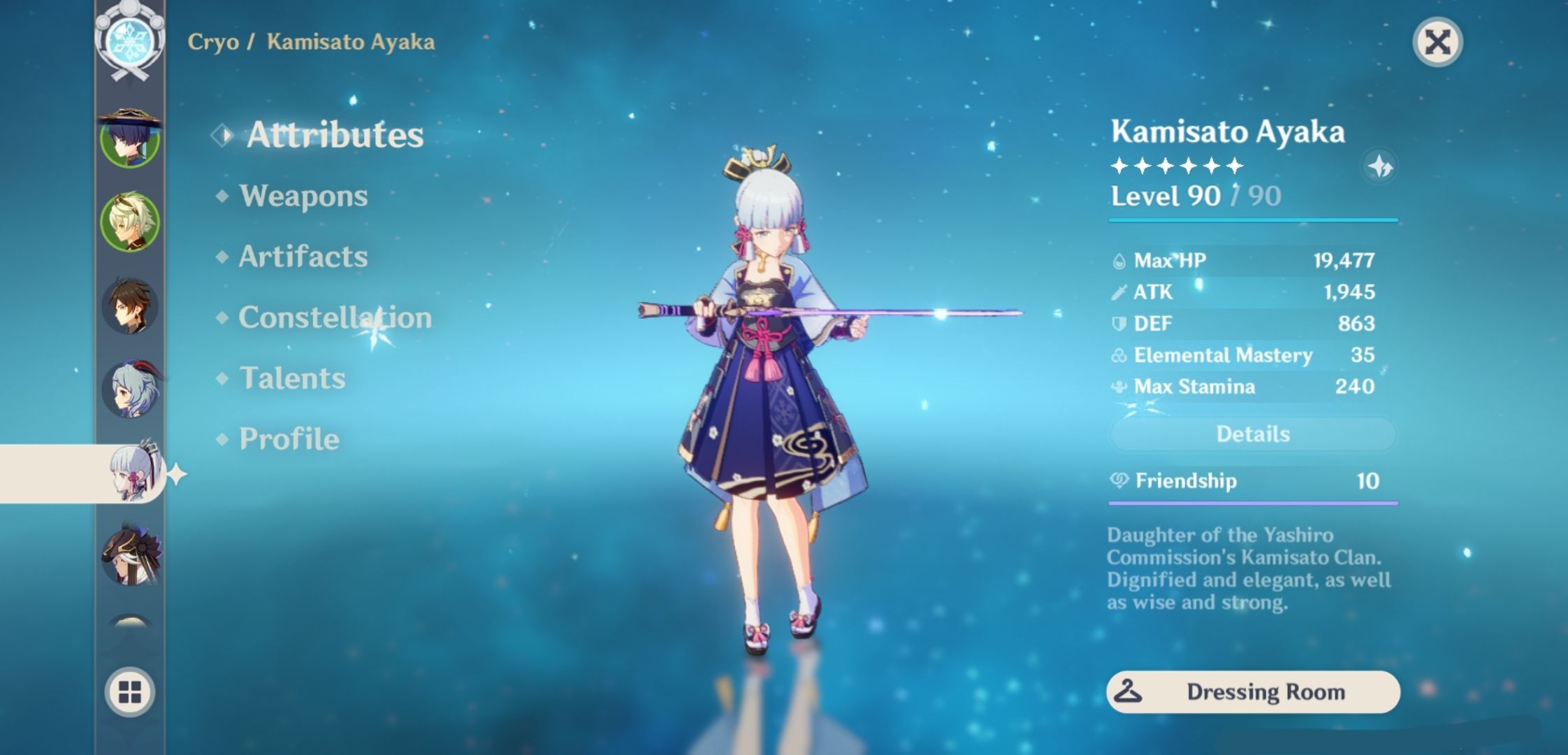Viewport: 1568px width, 755px height.
Task: Expand the Artifacts section
Action: coord(302,257)
